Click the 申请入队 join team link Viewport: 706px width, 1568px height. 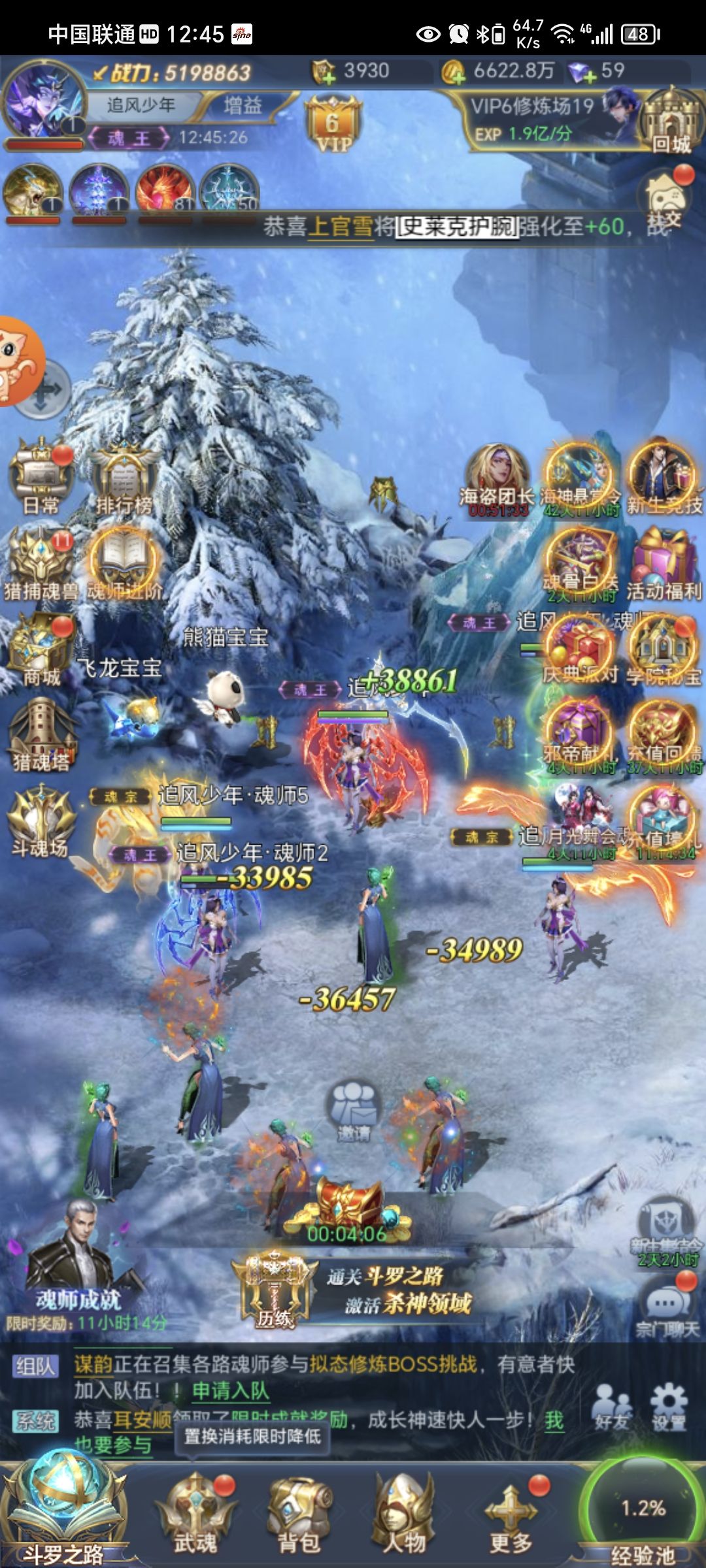click(230, 1390)
